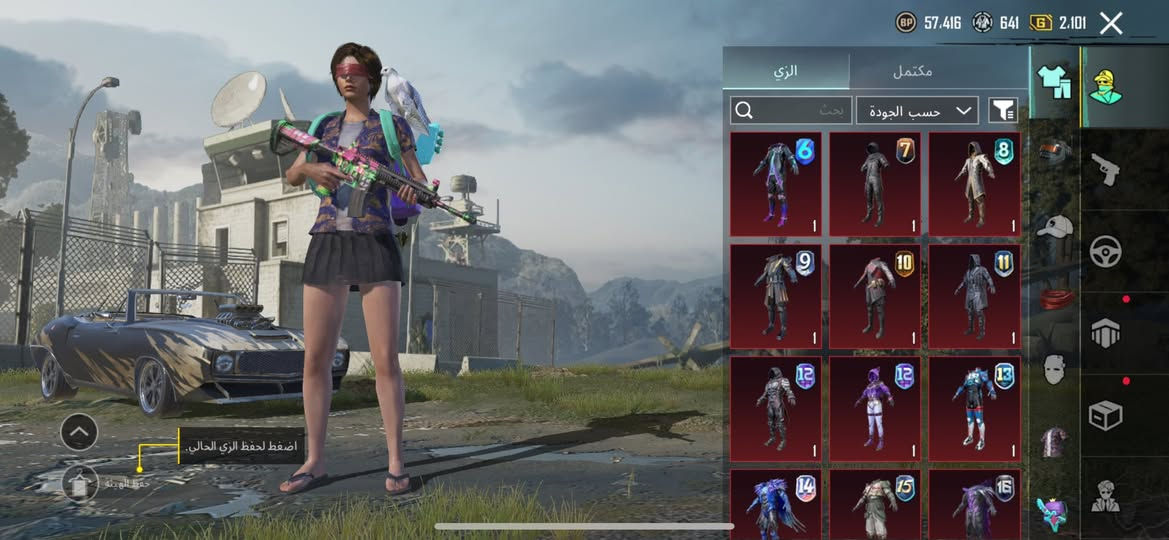Image resolution: width=1169 pixels, height=540 pixels.
Task: Expand the up-arrow circular button
Action: 79,432
